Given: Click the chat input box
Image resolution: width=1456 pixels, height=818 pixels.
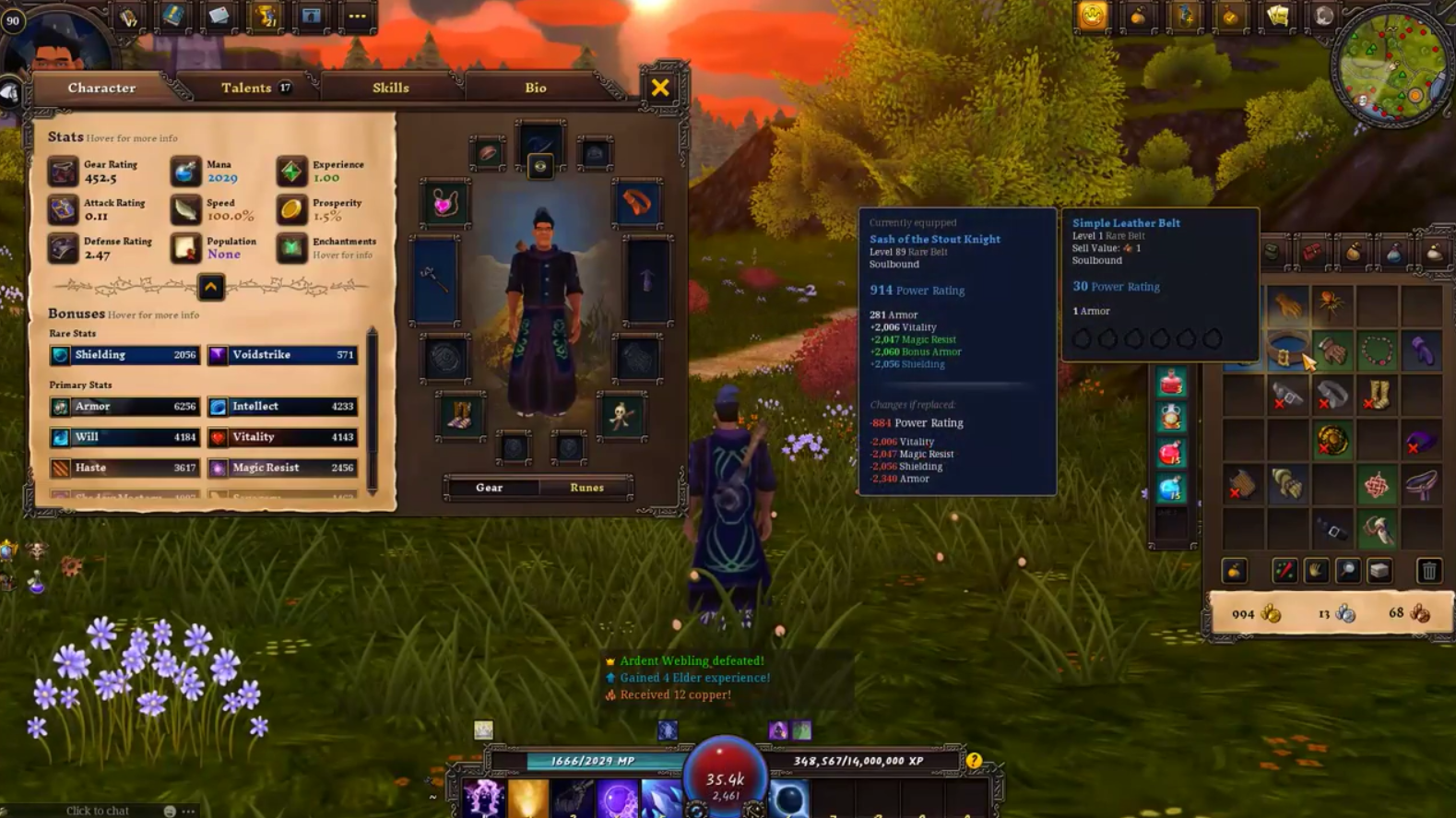Looking at the screenshot, I should coord(98,811).
